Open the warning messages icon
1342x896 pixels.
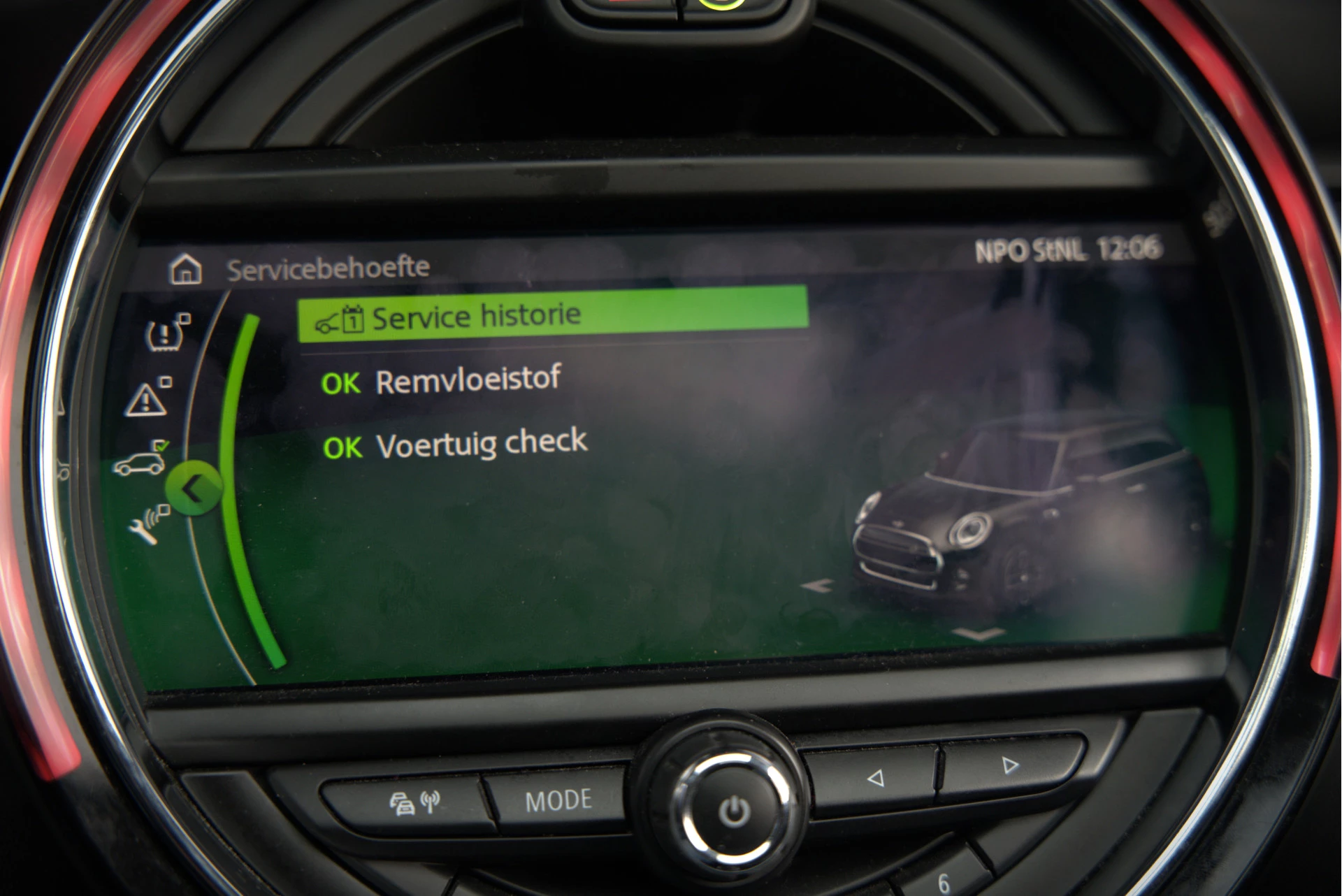point(147,399)
